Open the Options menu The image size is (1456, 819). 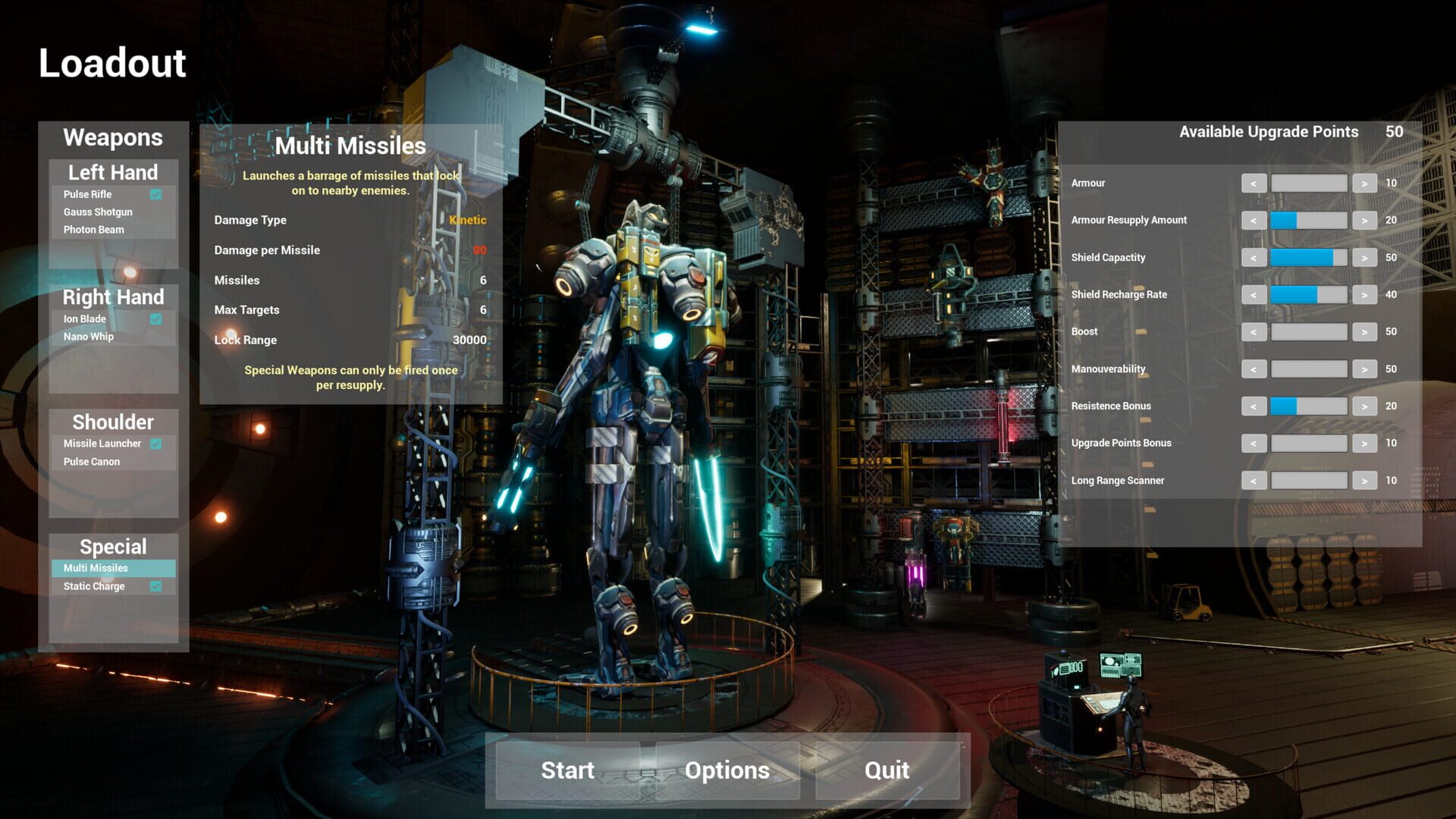(727, 770)
